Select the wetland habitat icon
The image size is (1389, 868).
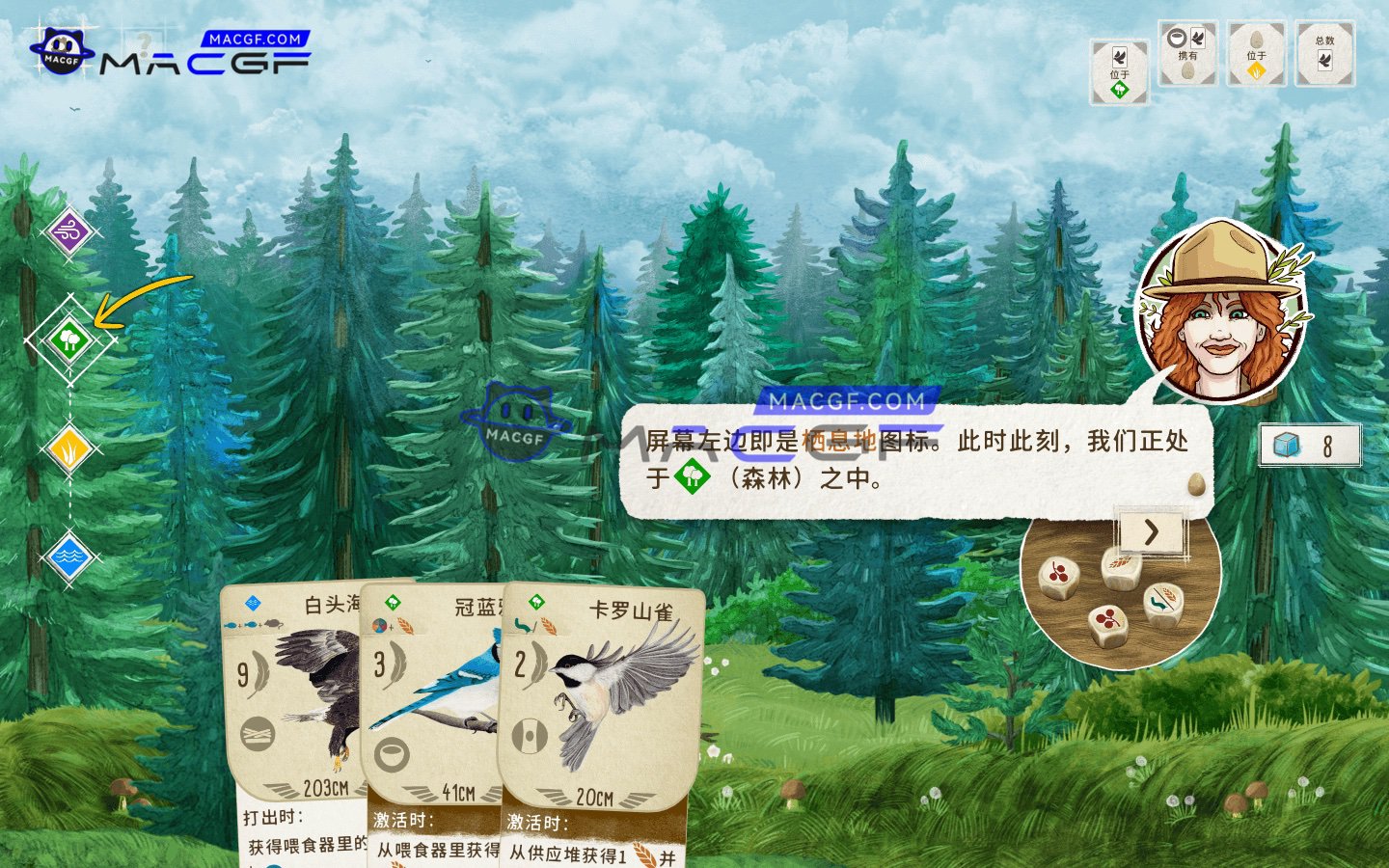pyautogui.click(x=70, y=555)
